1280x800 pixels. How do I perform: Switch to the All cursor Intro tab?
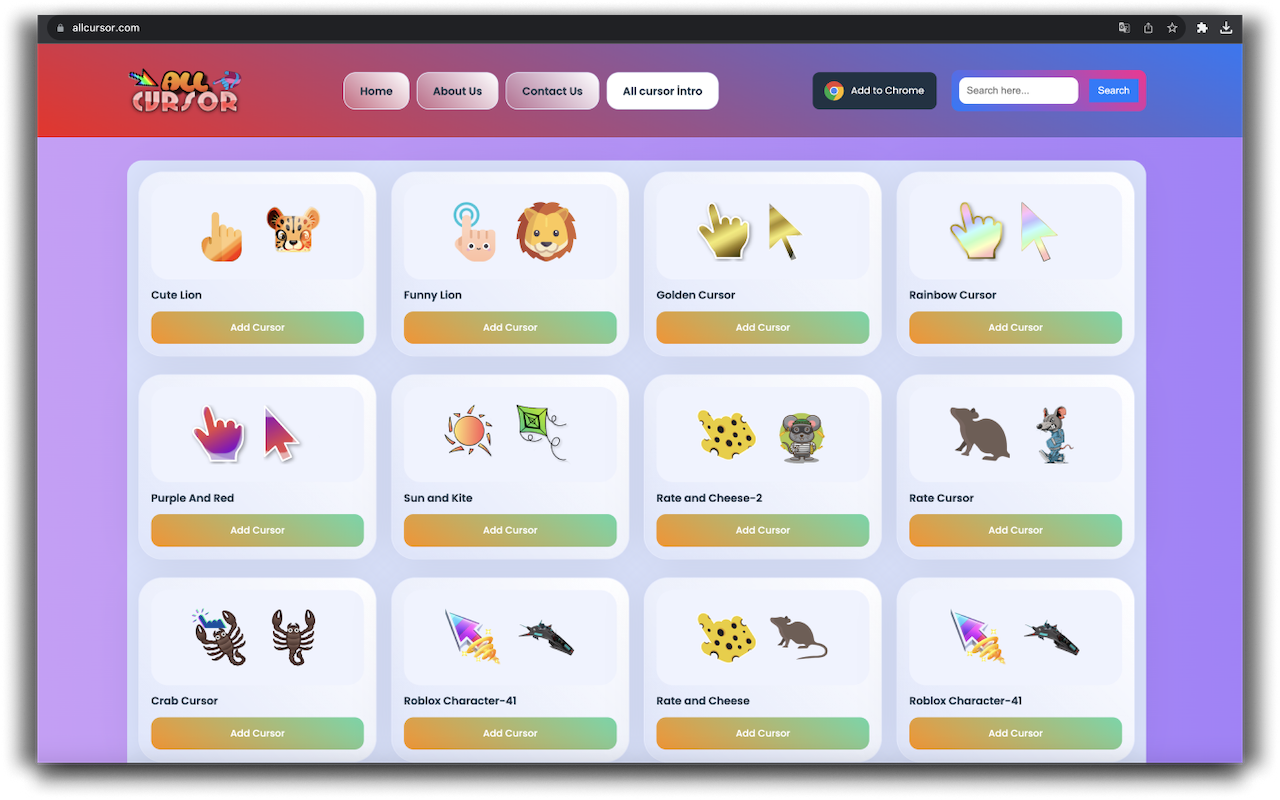[x=662, y=90]
